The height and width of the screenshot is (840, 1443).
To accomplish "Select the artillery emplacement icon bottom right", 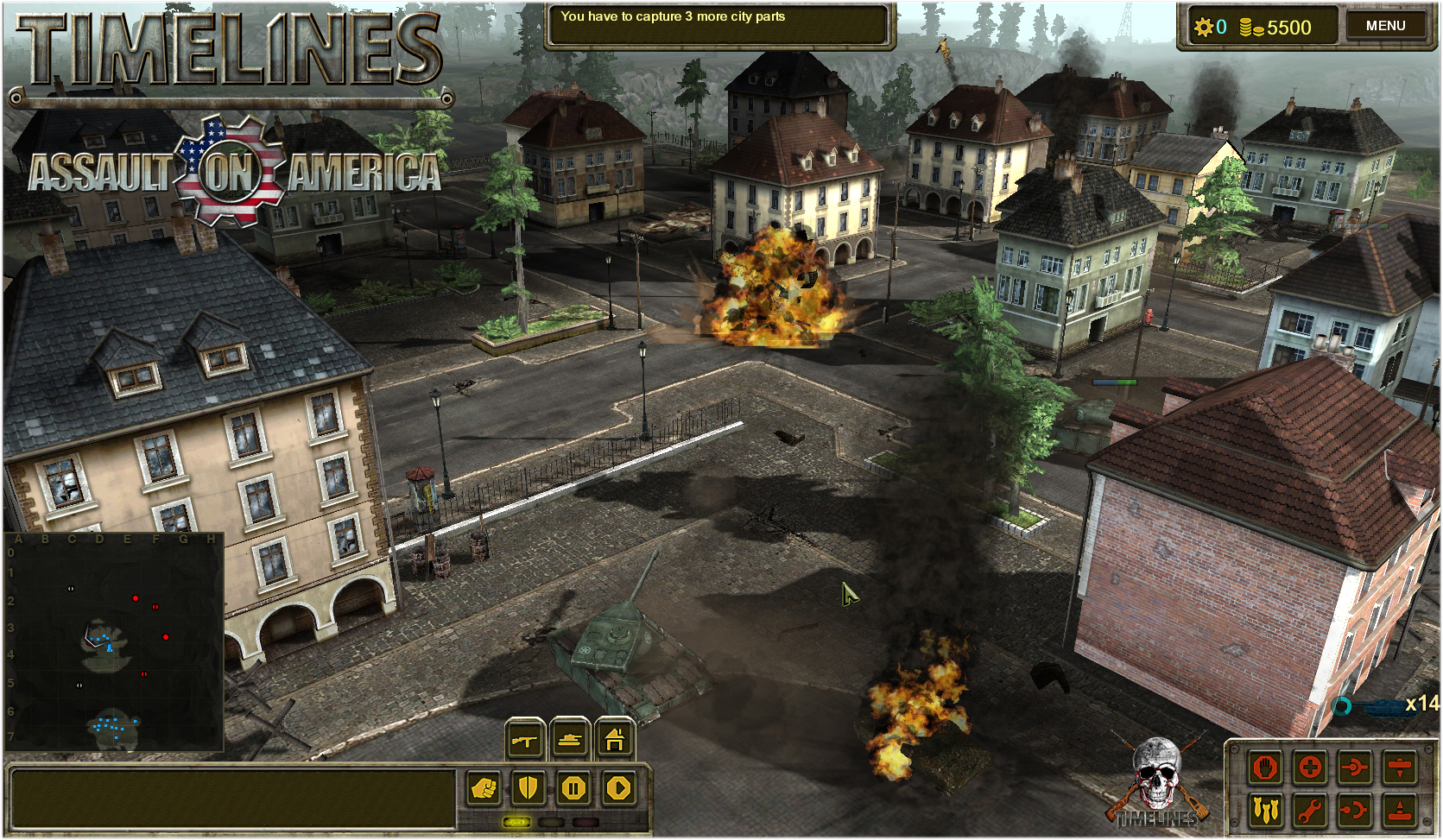I will coord(1399,811).
